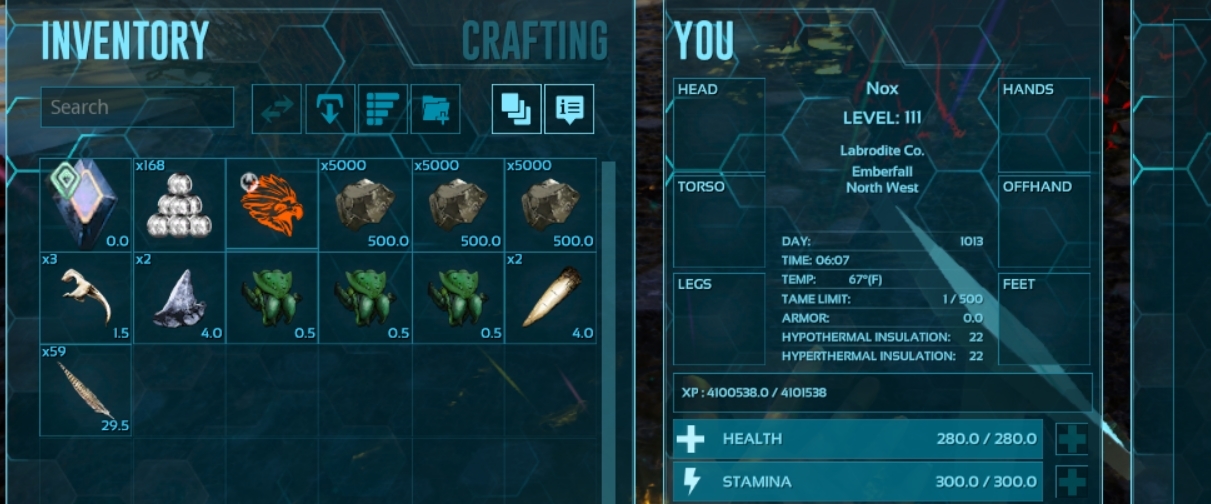Image resolution: width=1211 pixels, height=504 pixels.
Task: Pick the x2 shark tooth stack
Action: pos(179,297)
